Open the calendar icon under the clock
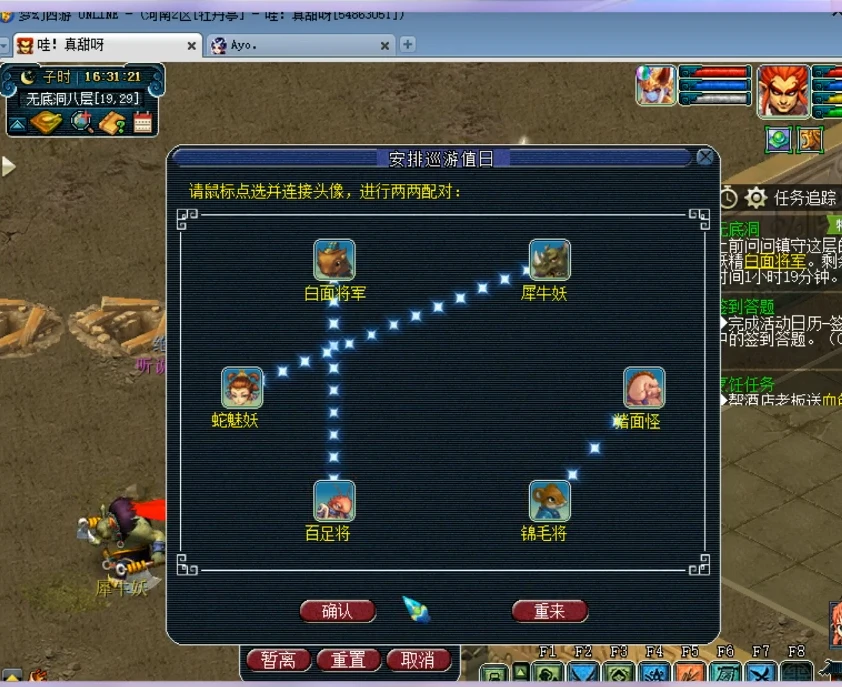 (x=142, y=123)
